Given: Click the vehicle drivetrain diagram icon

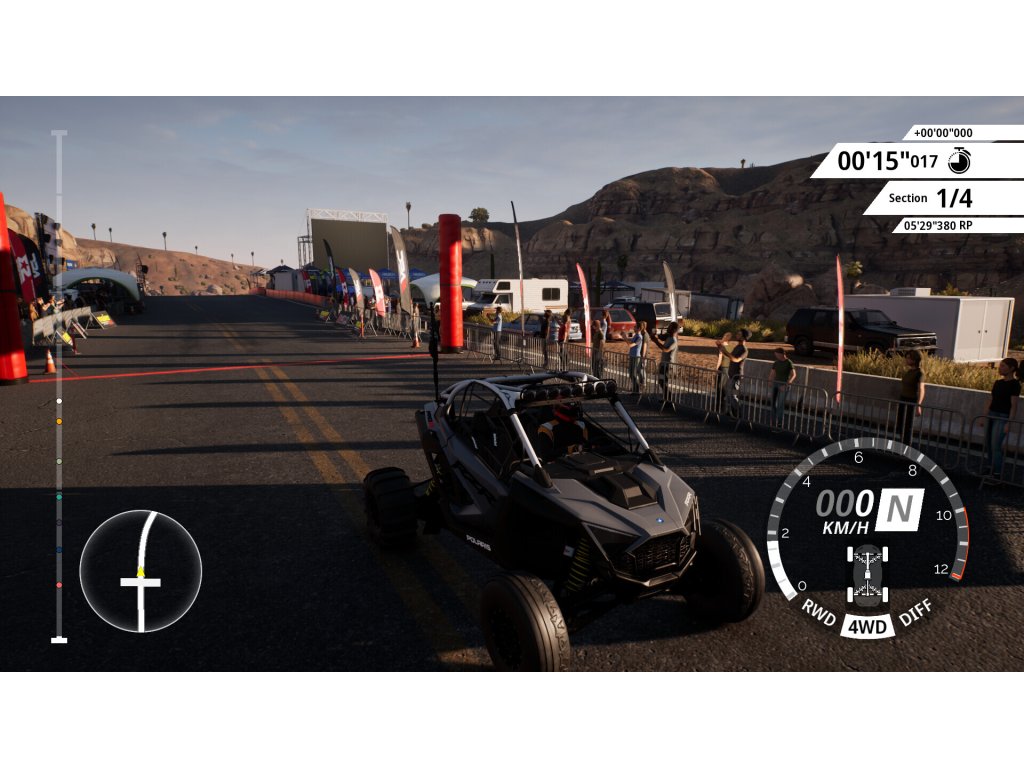Looking at the screenshot, I should pos(866,575).
